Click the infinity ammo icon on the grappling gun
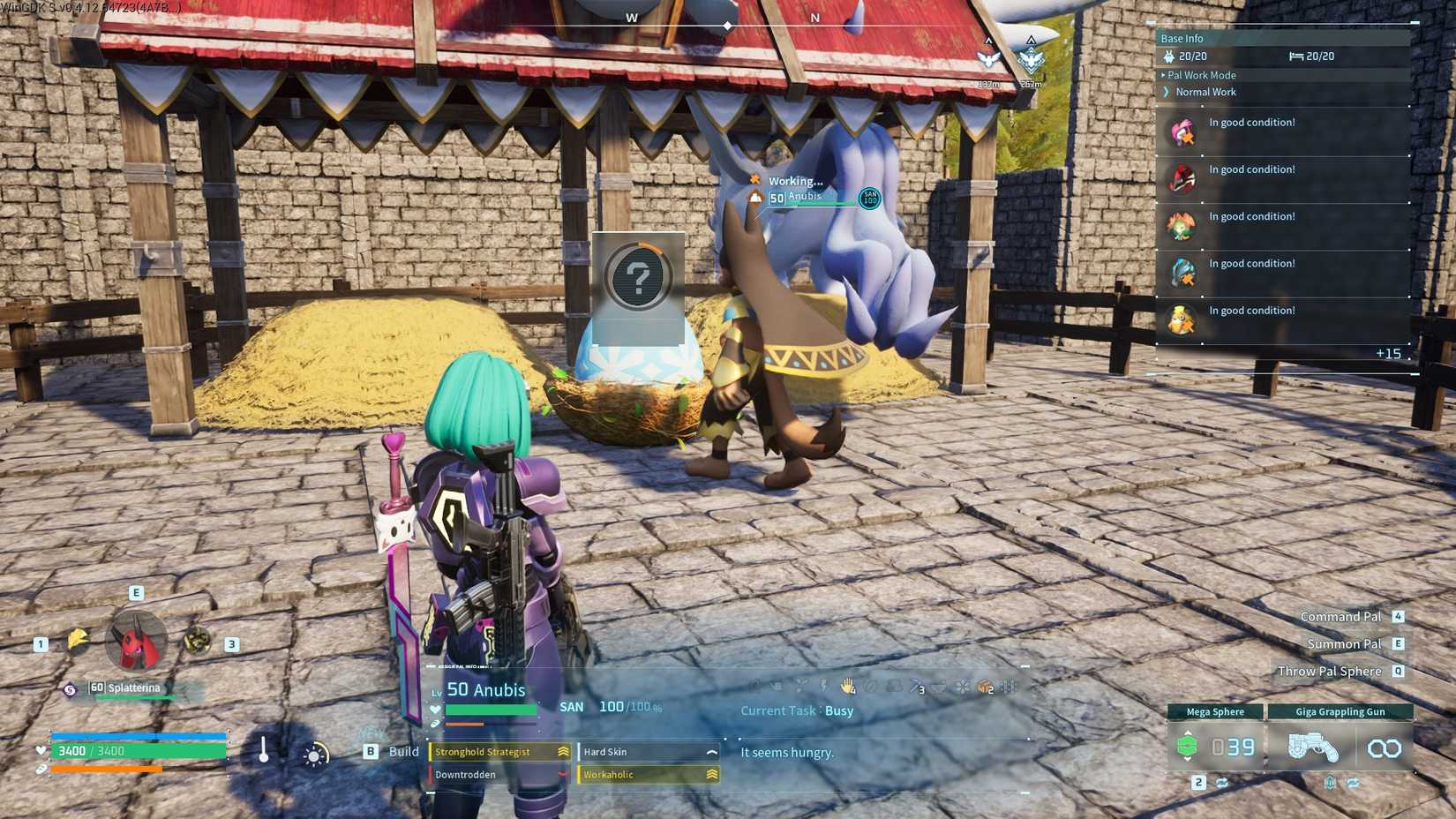The height and width of the screenshot is (819, 1456). tap(1385, 747)
